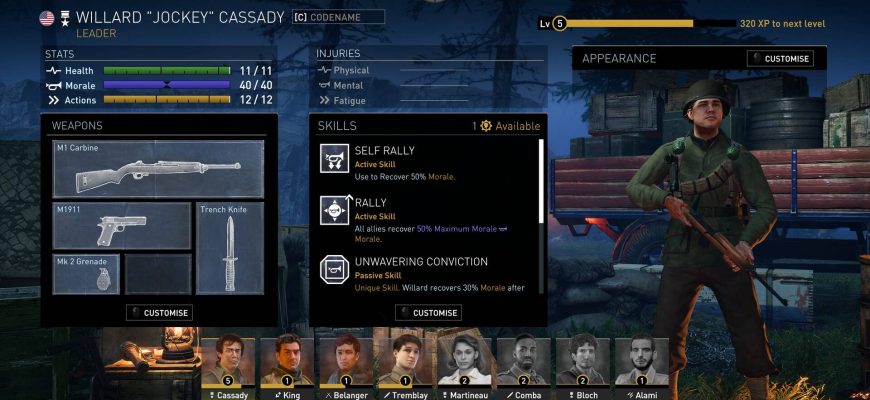
Task: Switch to King's portrait
Action: click(x=287, y=364)
